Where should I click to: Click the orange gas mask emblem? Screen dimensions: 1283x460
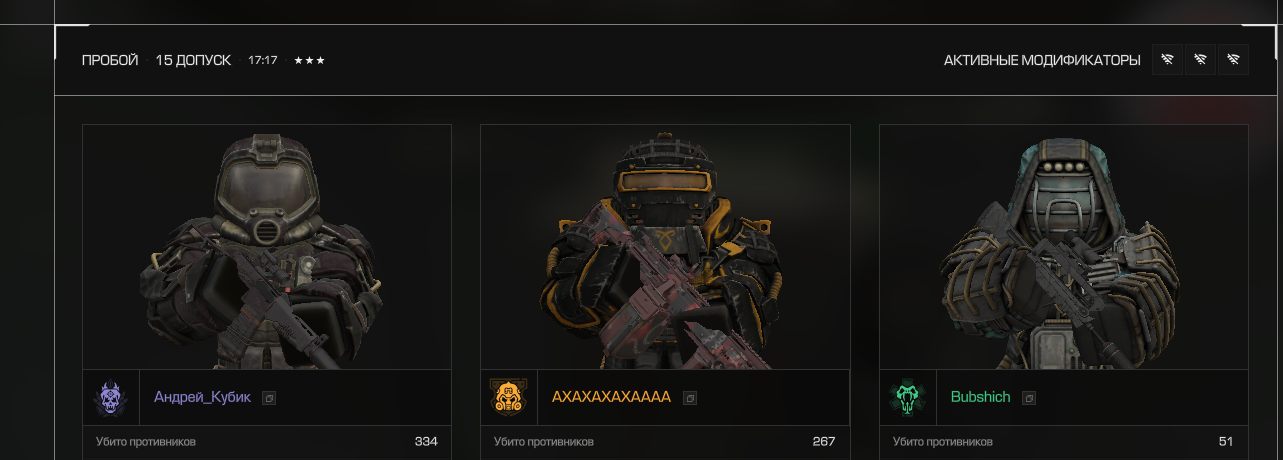[508, 398]
